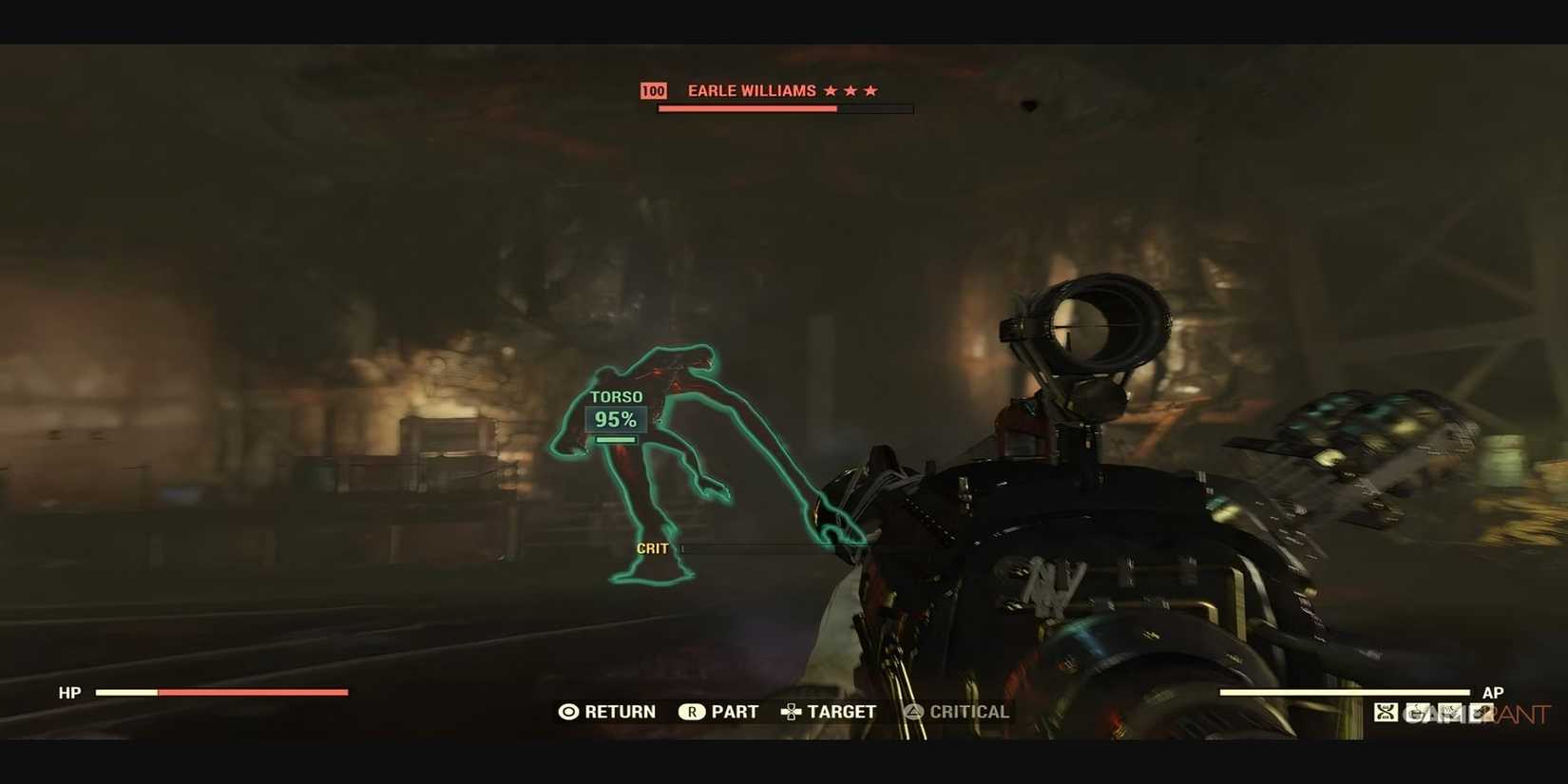Click the pill medication status effect icon

[1480, 711]
